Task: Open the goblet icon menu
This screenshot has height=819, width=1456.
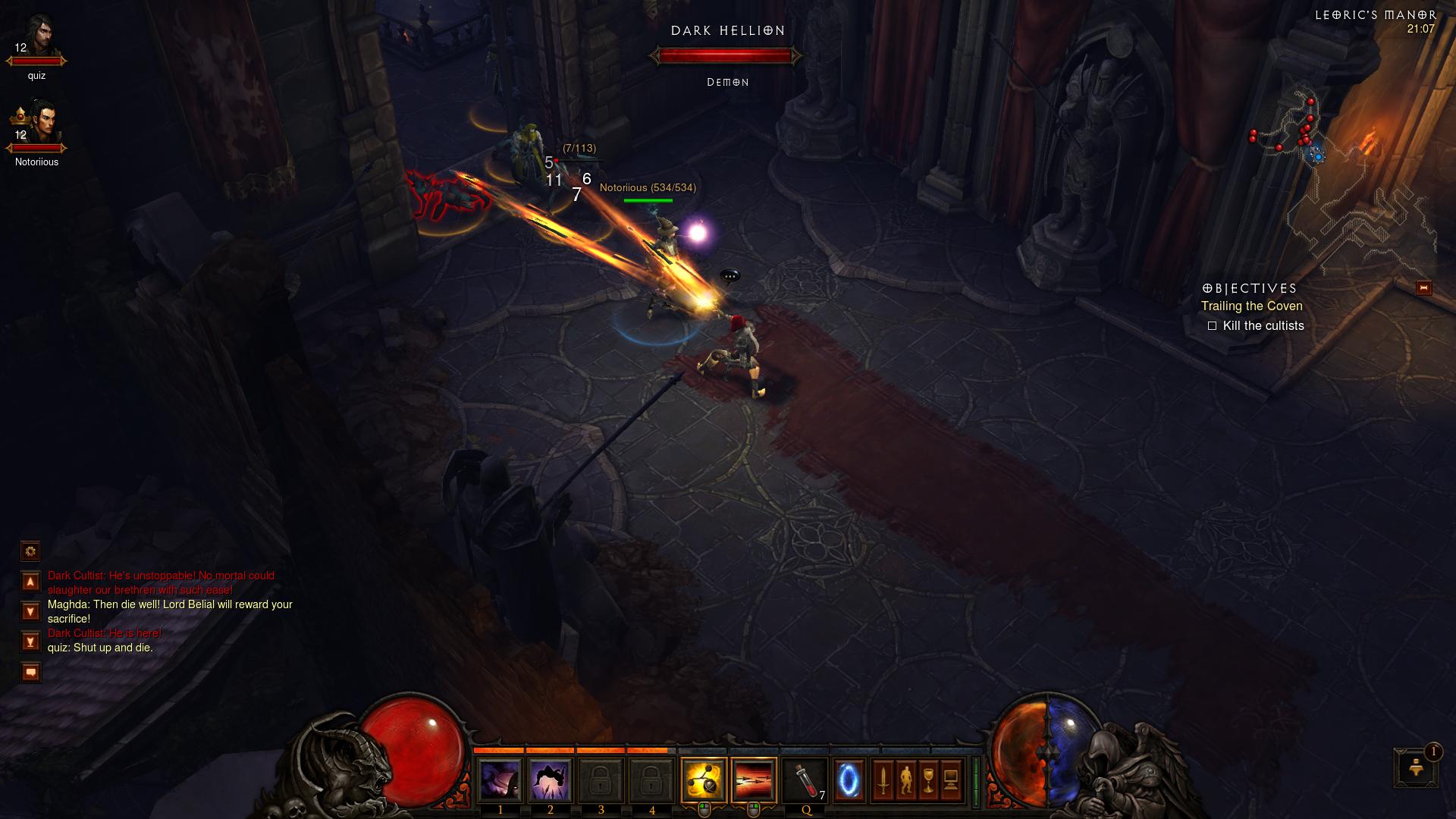Action: coord(928,780)
